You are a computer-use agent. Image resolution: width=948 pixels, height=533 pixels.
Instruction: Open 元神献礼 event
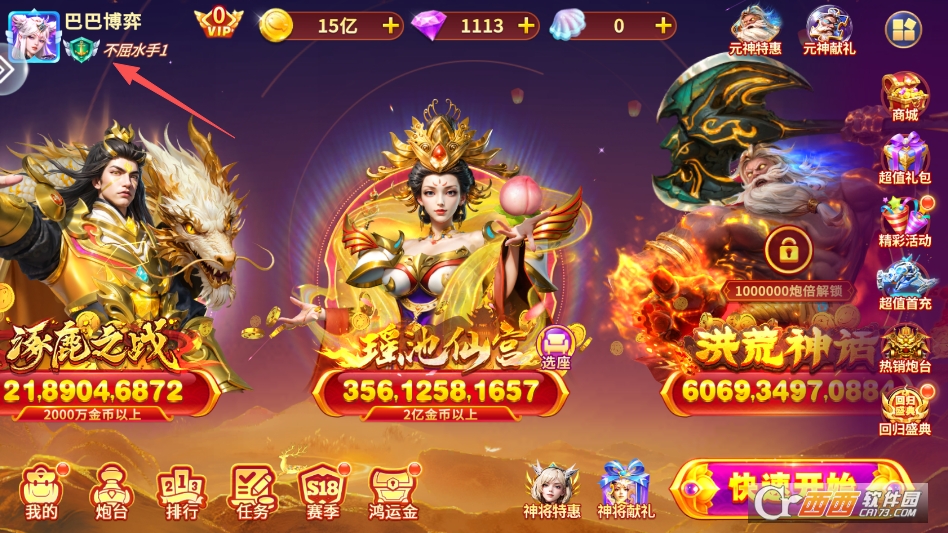pos(829,30)
